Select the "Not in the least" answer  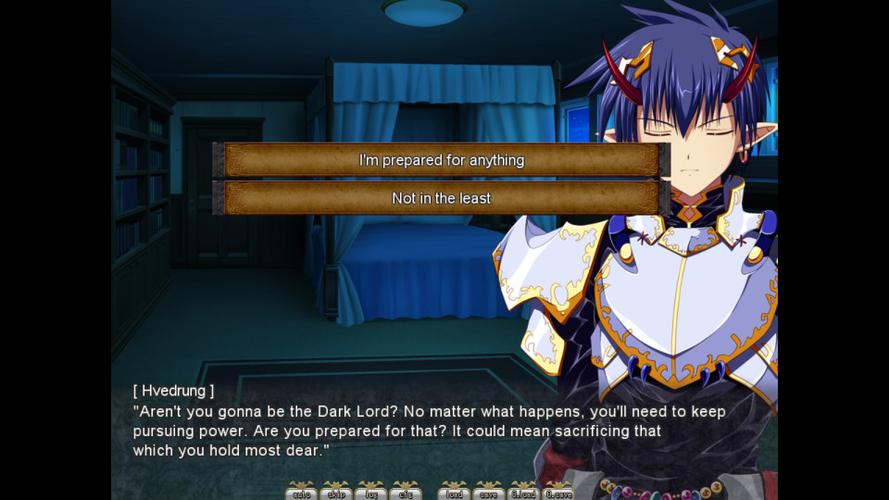coord(441,198)
